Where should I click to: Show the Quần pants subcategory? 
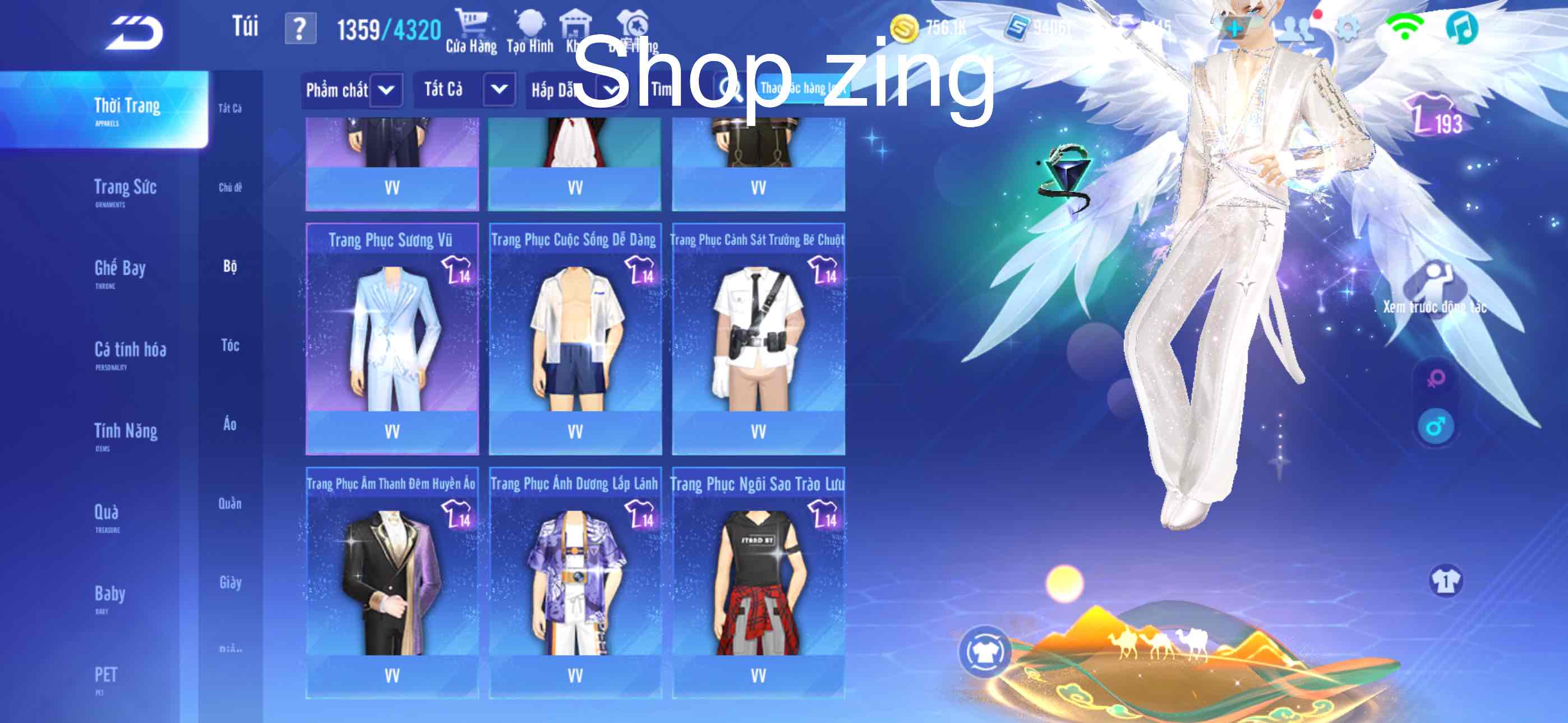point(230,503)
